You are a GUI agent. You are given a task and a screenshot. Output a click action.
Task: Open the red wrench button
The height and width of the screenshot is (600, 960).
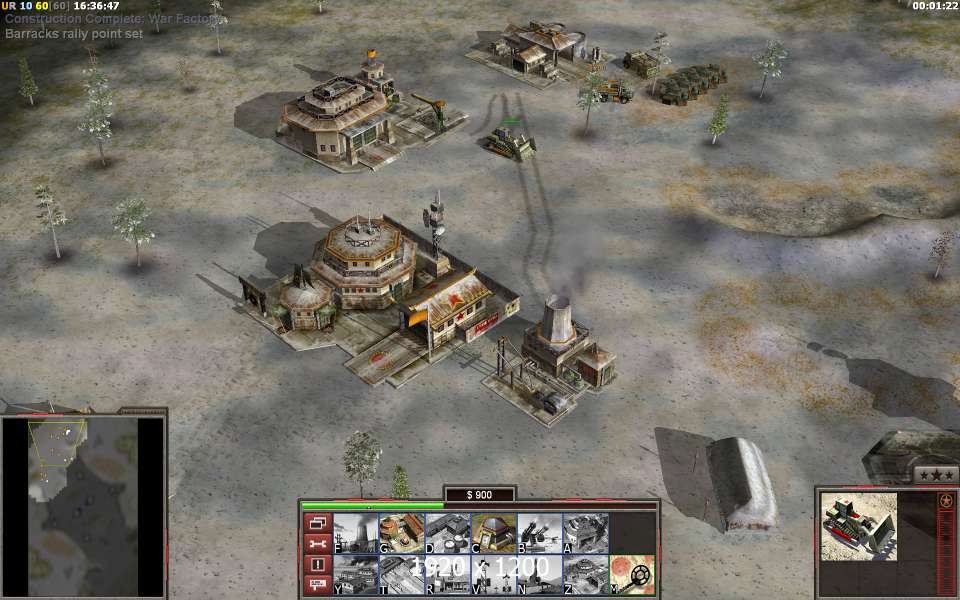pyautogui.click(x=317, y=544)
